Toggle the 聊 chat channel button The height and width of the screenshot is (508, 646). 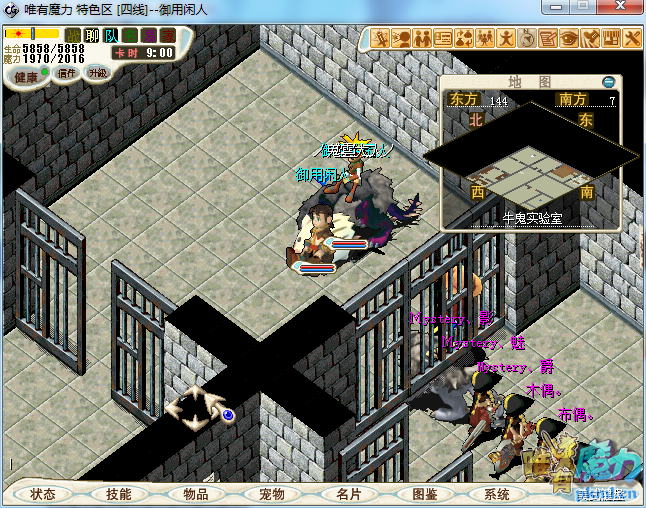coord(92,36)
